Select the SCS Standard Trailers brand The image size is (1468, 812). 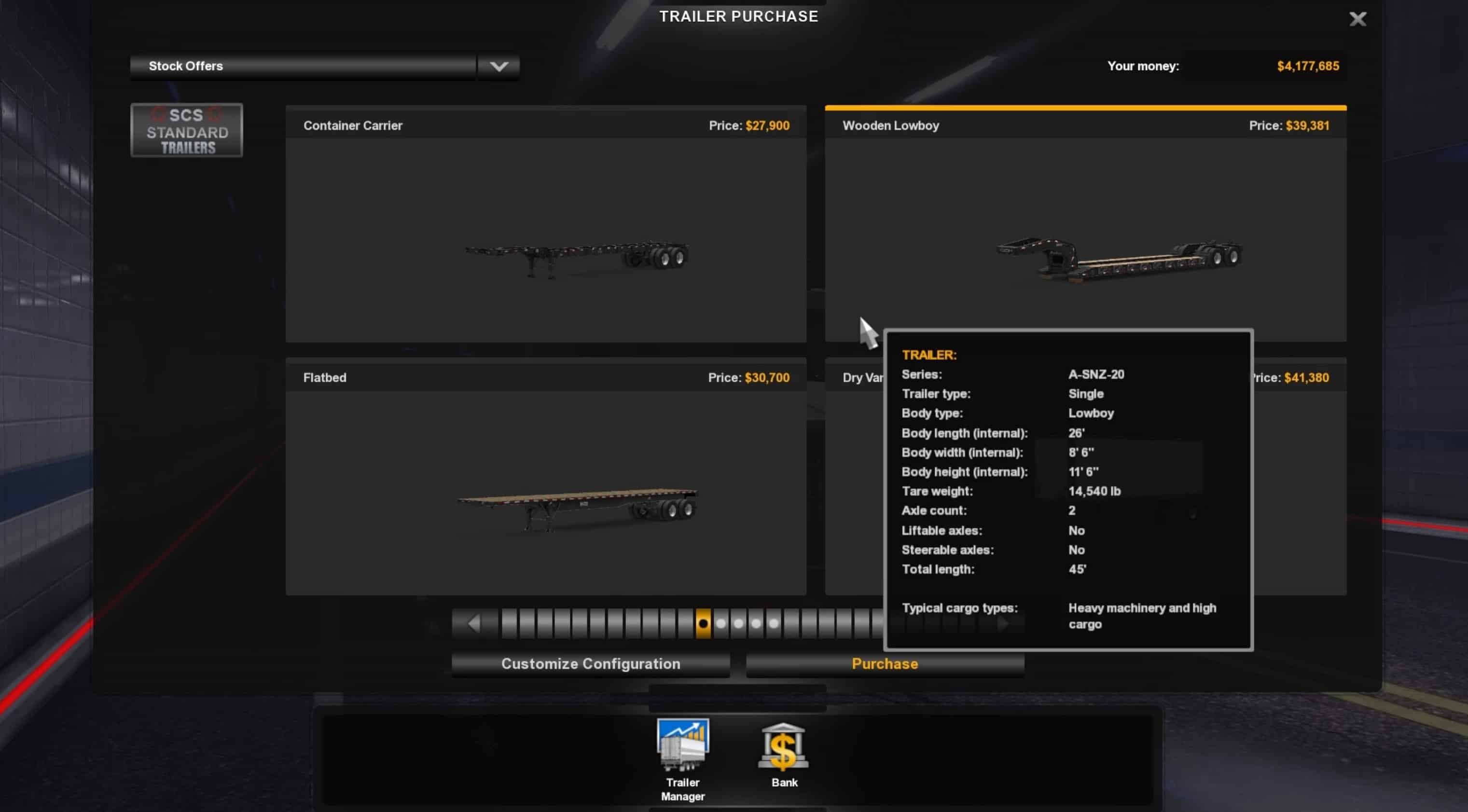tap(186, 130)
